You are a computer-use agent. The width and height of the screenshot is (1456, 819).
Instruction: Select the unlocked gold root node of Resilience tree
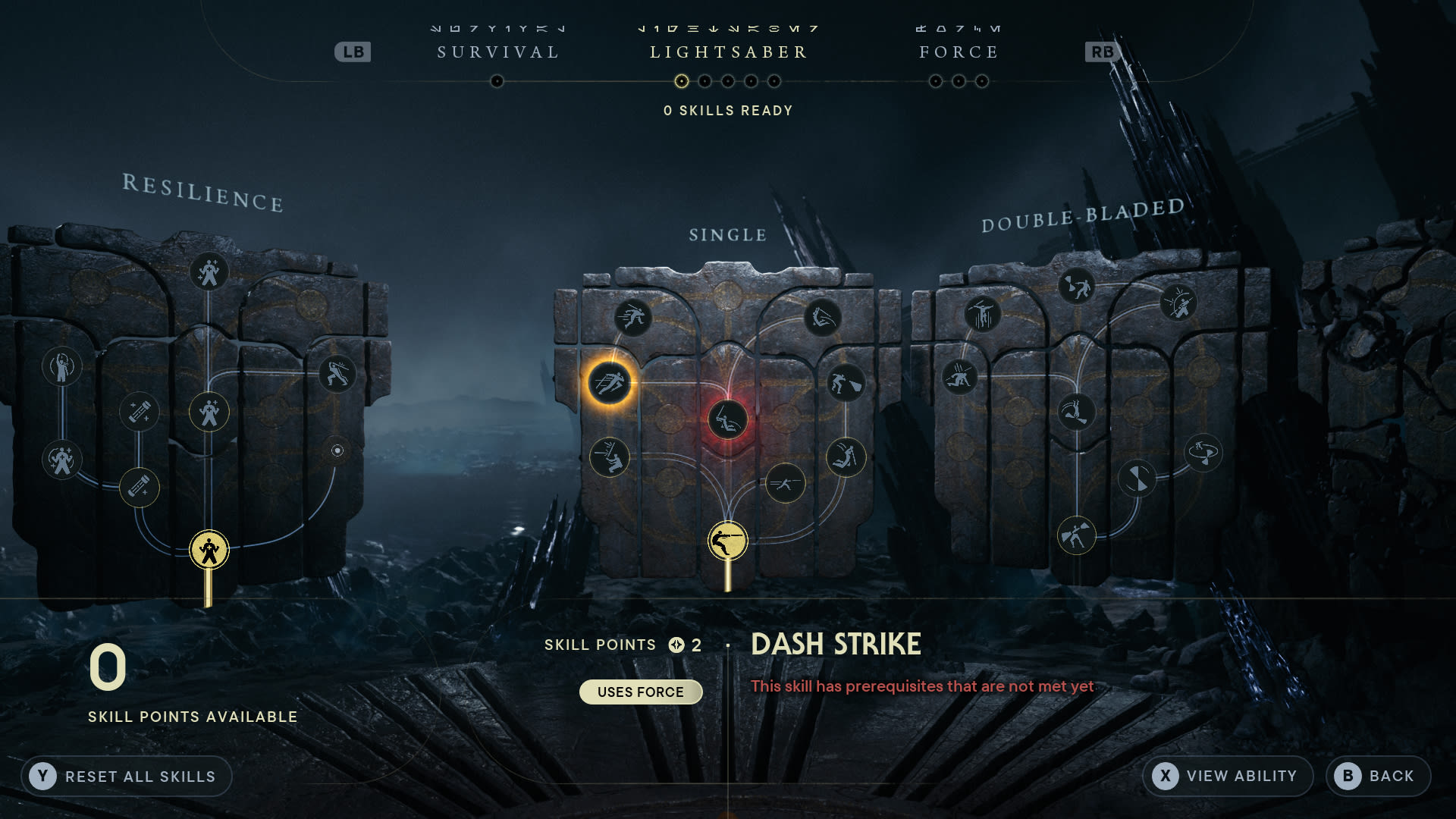[x=209, y=550]
